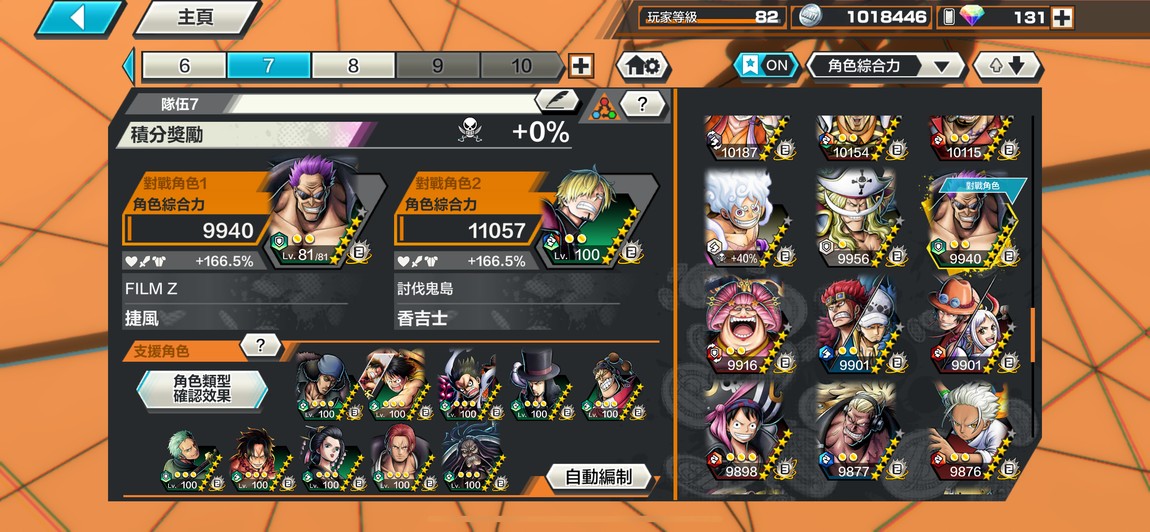The height and width of the screenshot is (532, 1150).
Task: Tap the 自動編制 auto-formation button
Action: point(598,477)
